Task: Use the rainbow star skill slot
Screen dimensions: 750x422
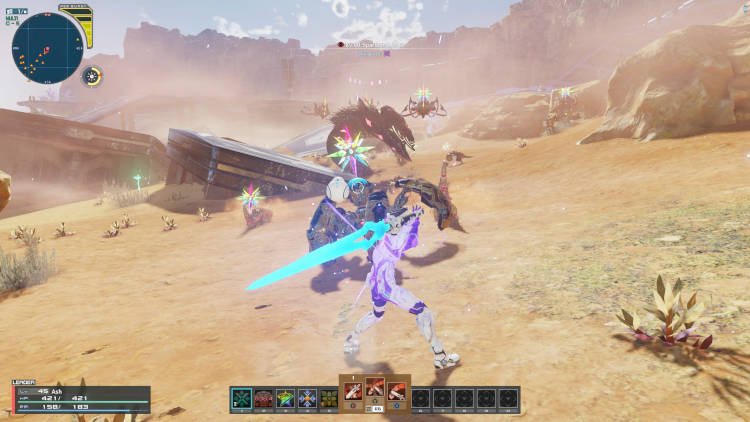Action: click(286, 398)
